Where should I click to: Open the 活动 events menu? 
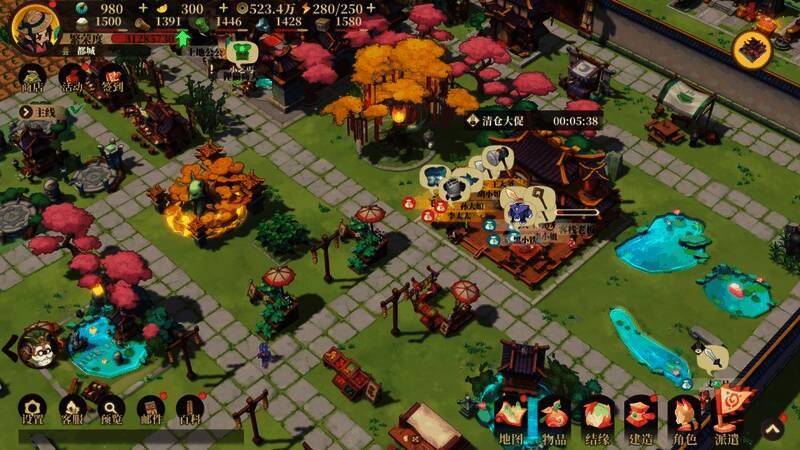point(72,80)
